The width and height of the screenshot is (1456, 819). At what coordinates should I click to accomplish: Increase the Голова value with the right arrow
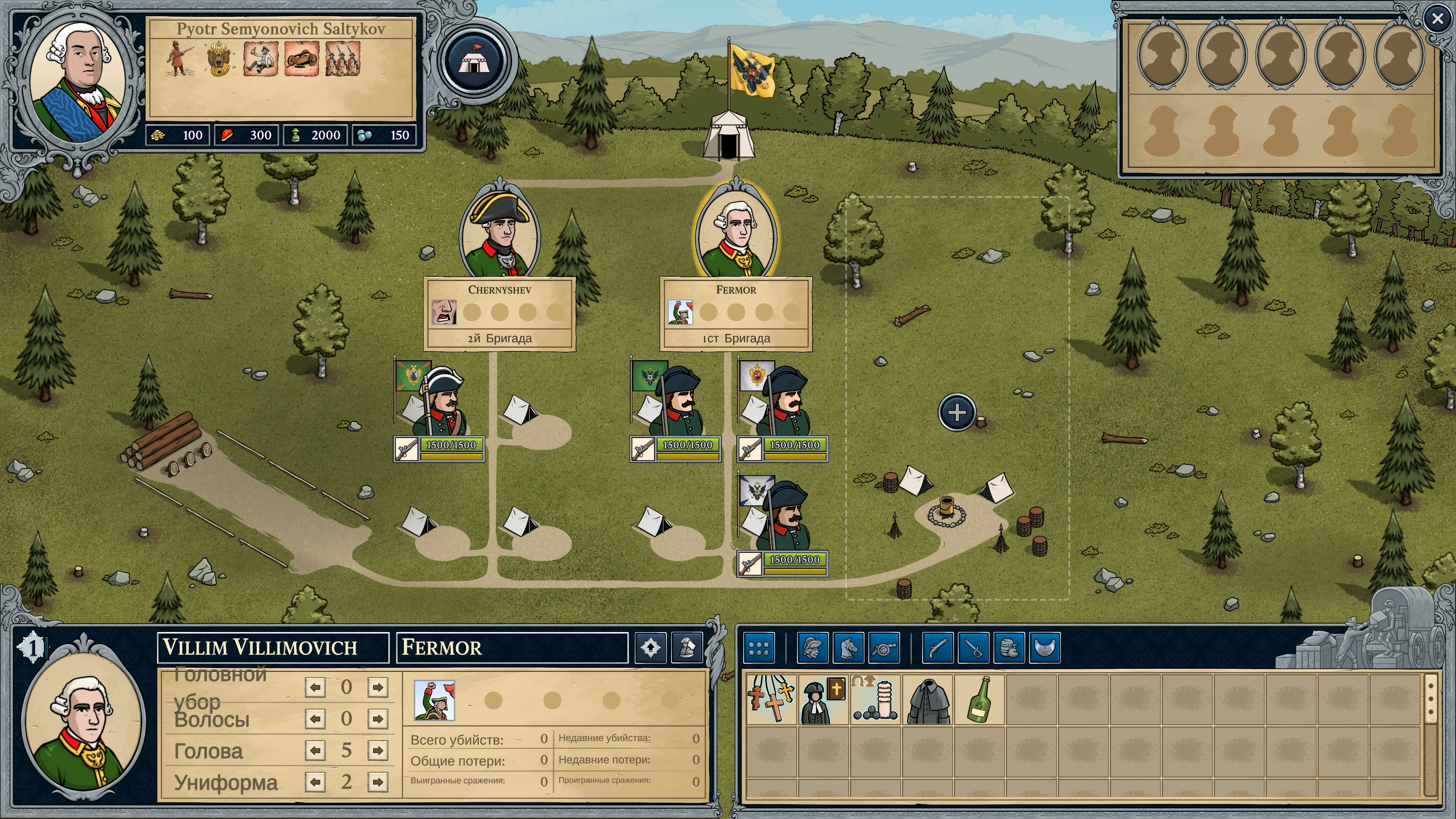377,750
